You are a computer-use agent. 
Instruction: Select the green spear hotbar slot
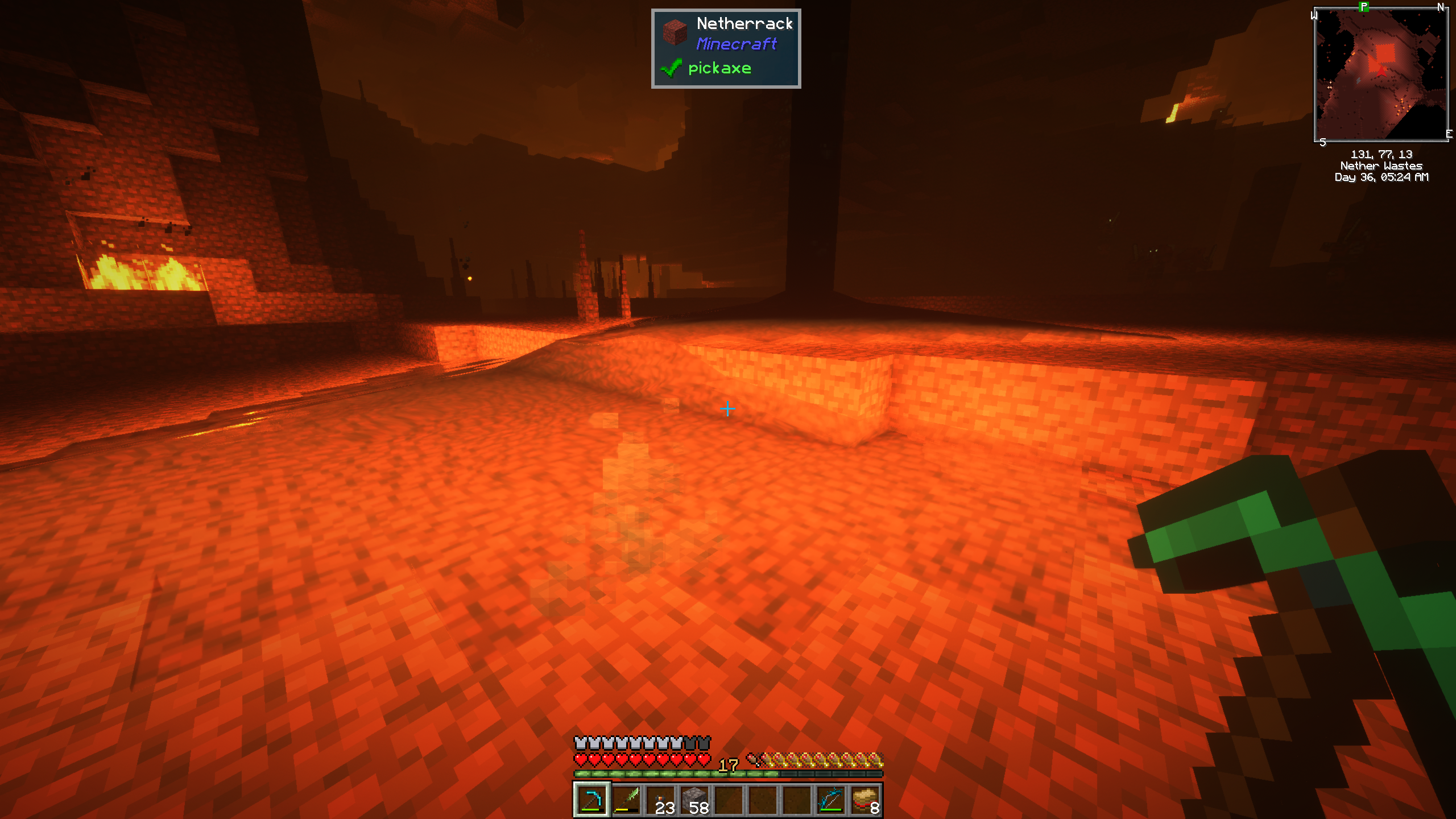coord(626,800)
